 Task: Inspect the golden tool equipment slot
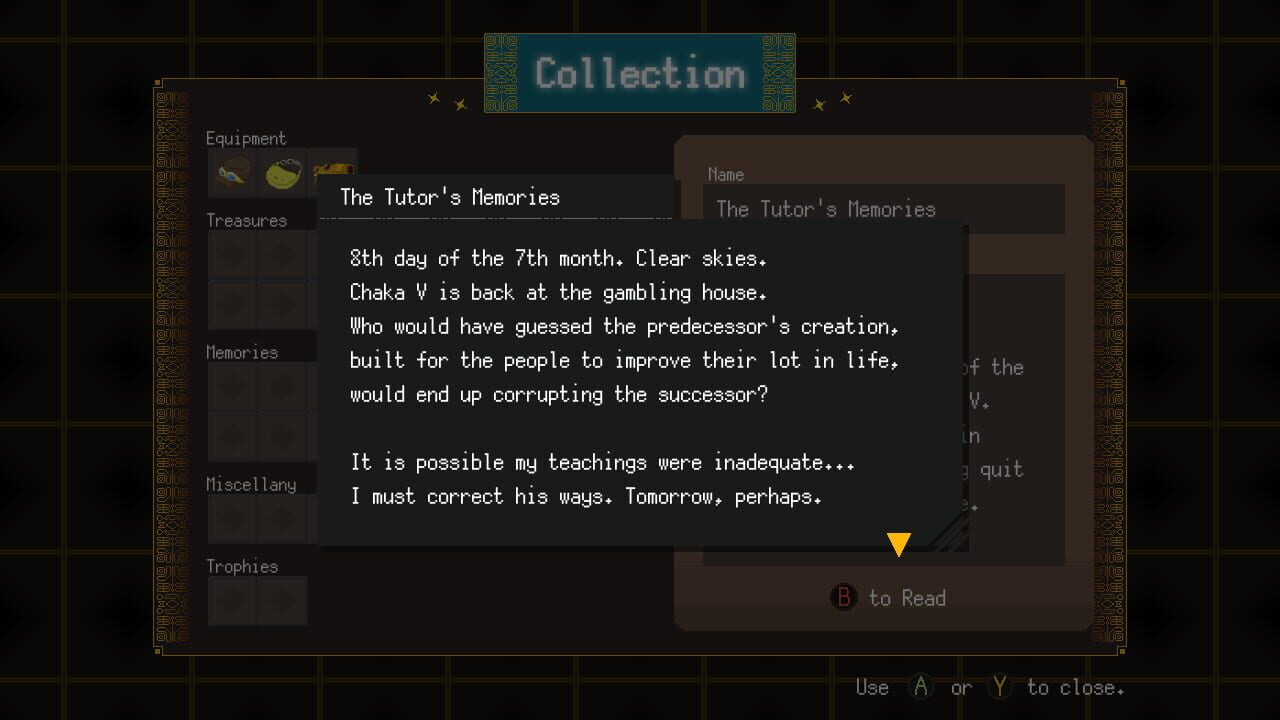335,172
